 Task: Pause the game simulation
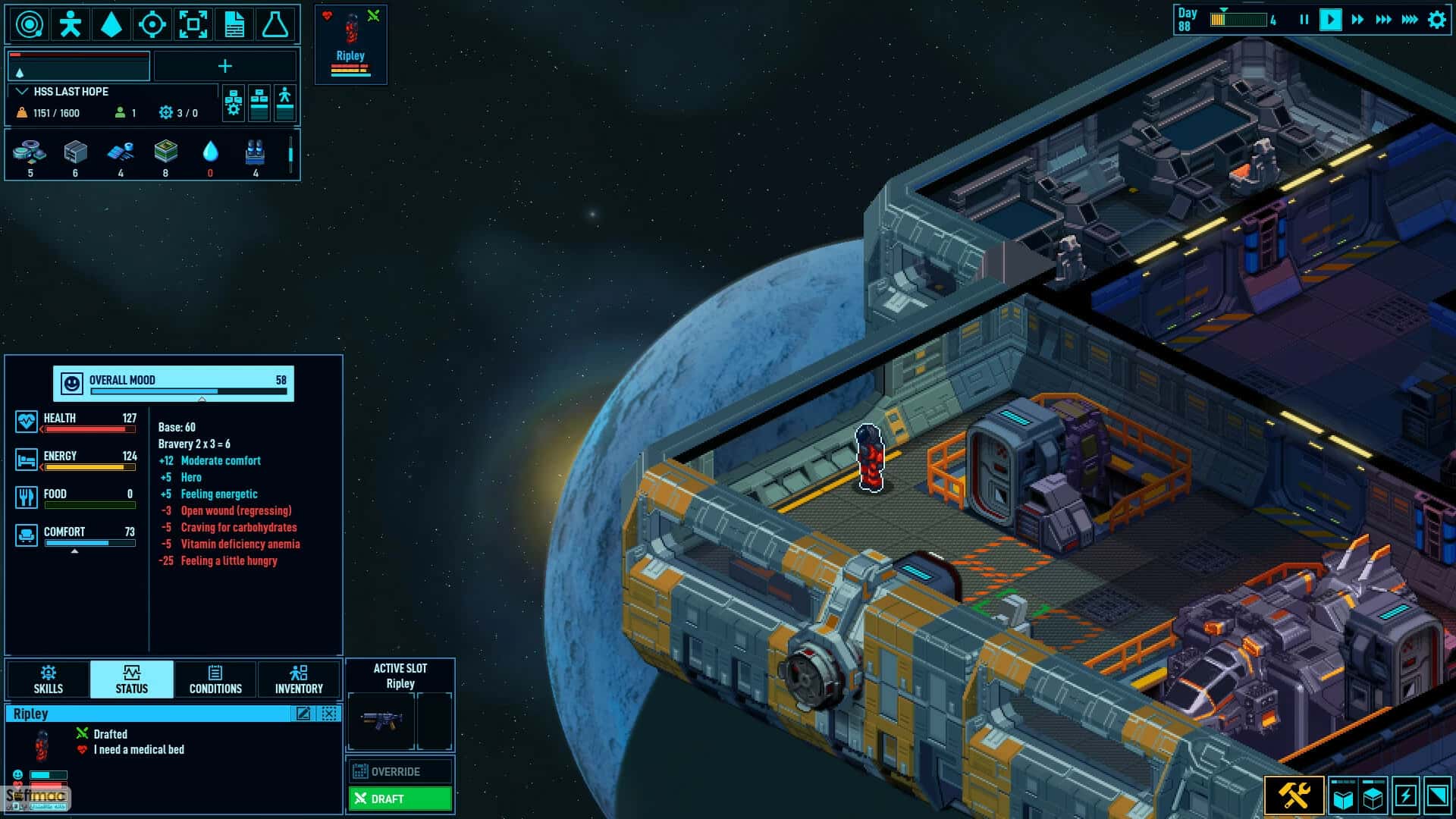click(1304, 20)
